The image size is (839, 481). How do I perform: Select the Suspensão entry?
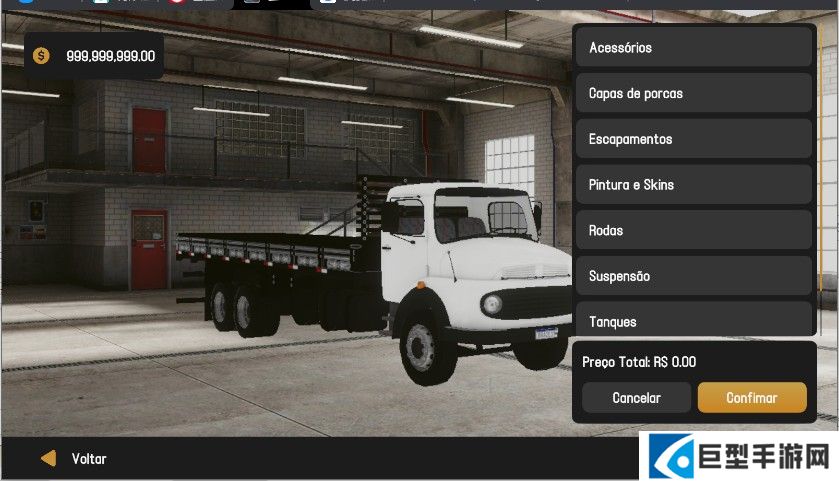(x=693, y=276)
